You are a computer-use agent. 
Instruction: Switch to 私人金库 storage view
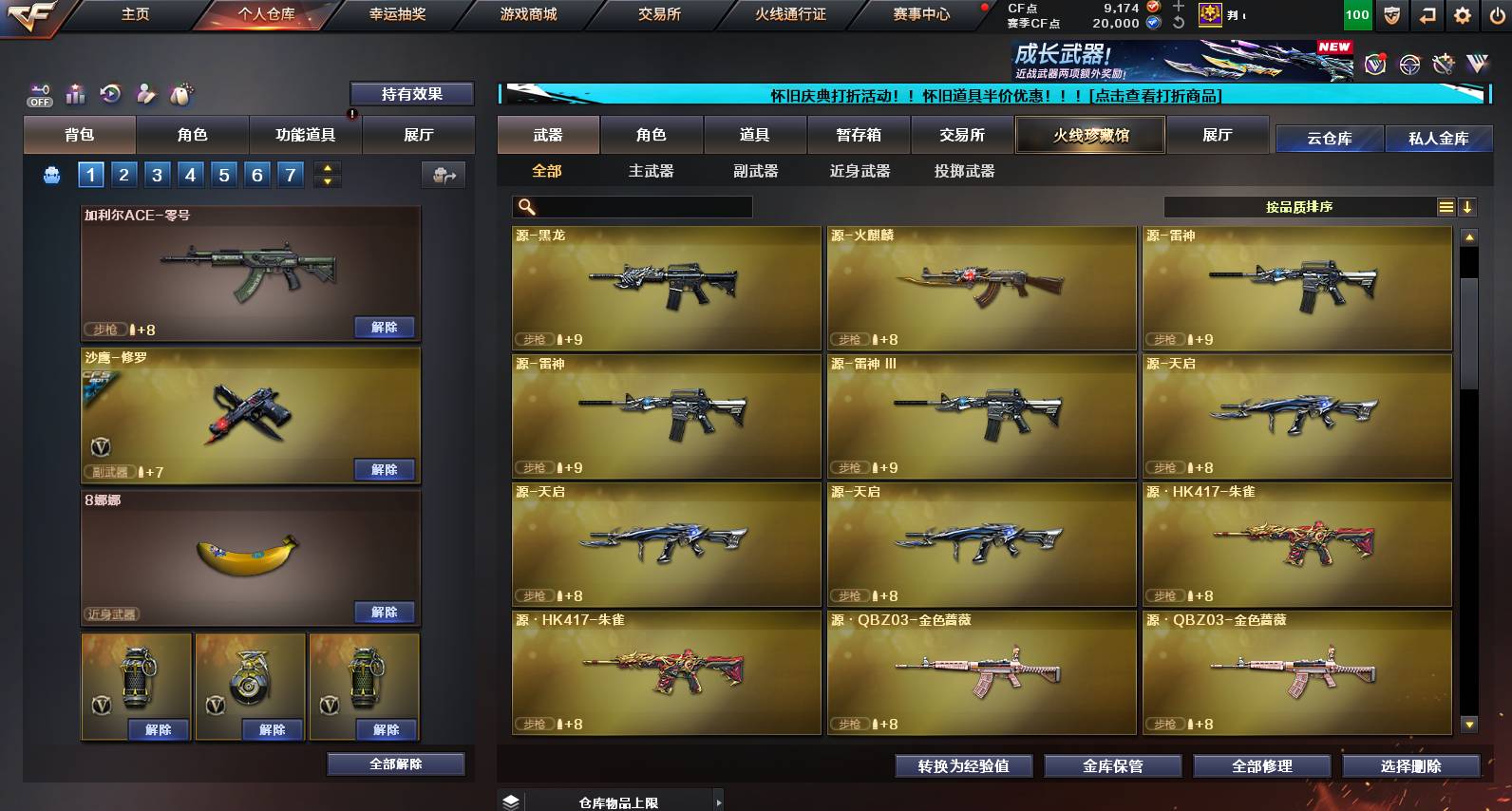[x=1439, y=137]
